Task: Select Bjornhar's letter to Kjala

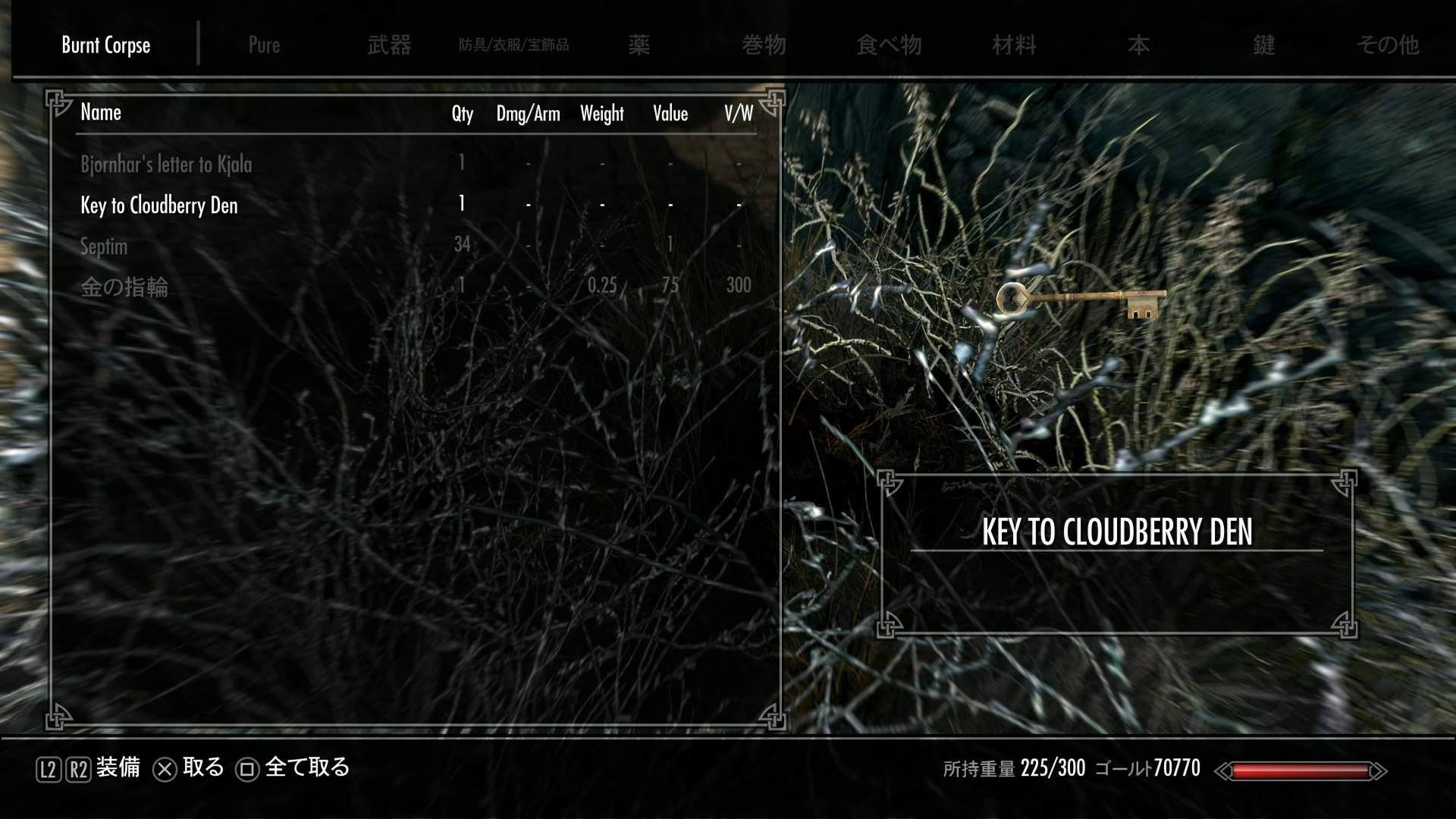Action: pyautogui.click(x=166, y=164)
